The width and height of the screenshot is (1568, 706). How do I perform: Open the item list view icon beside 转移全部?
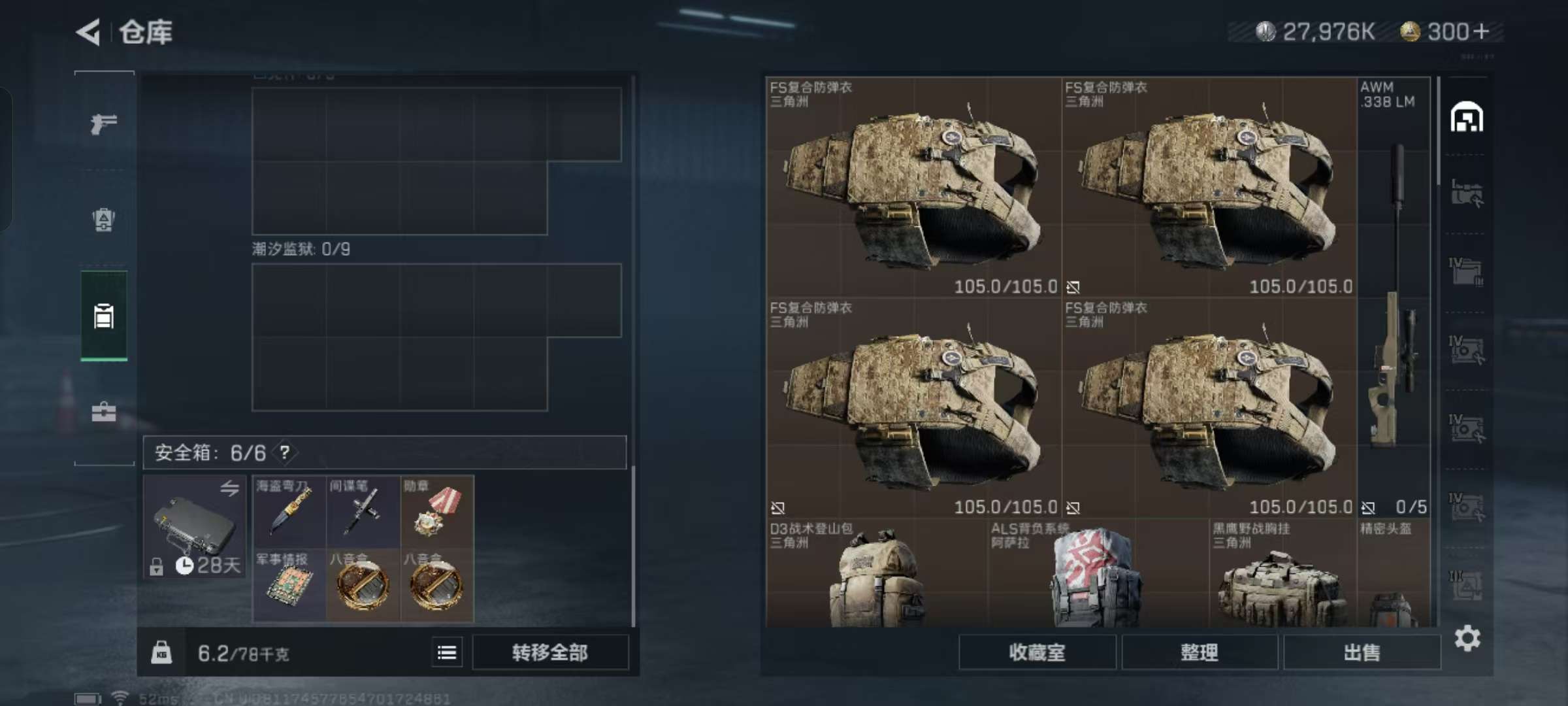click(x=447, y=652)
